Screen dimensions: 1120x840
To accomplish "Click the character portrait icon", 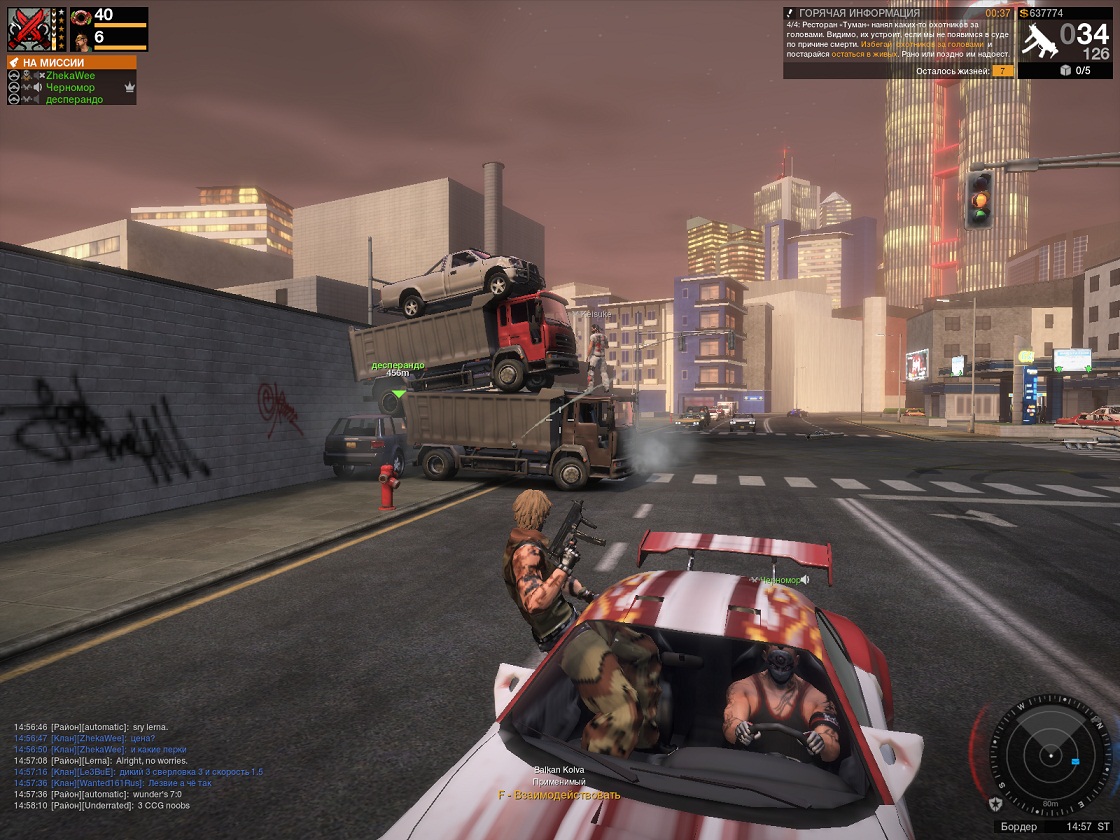I will (81, 39).
